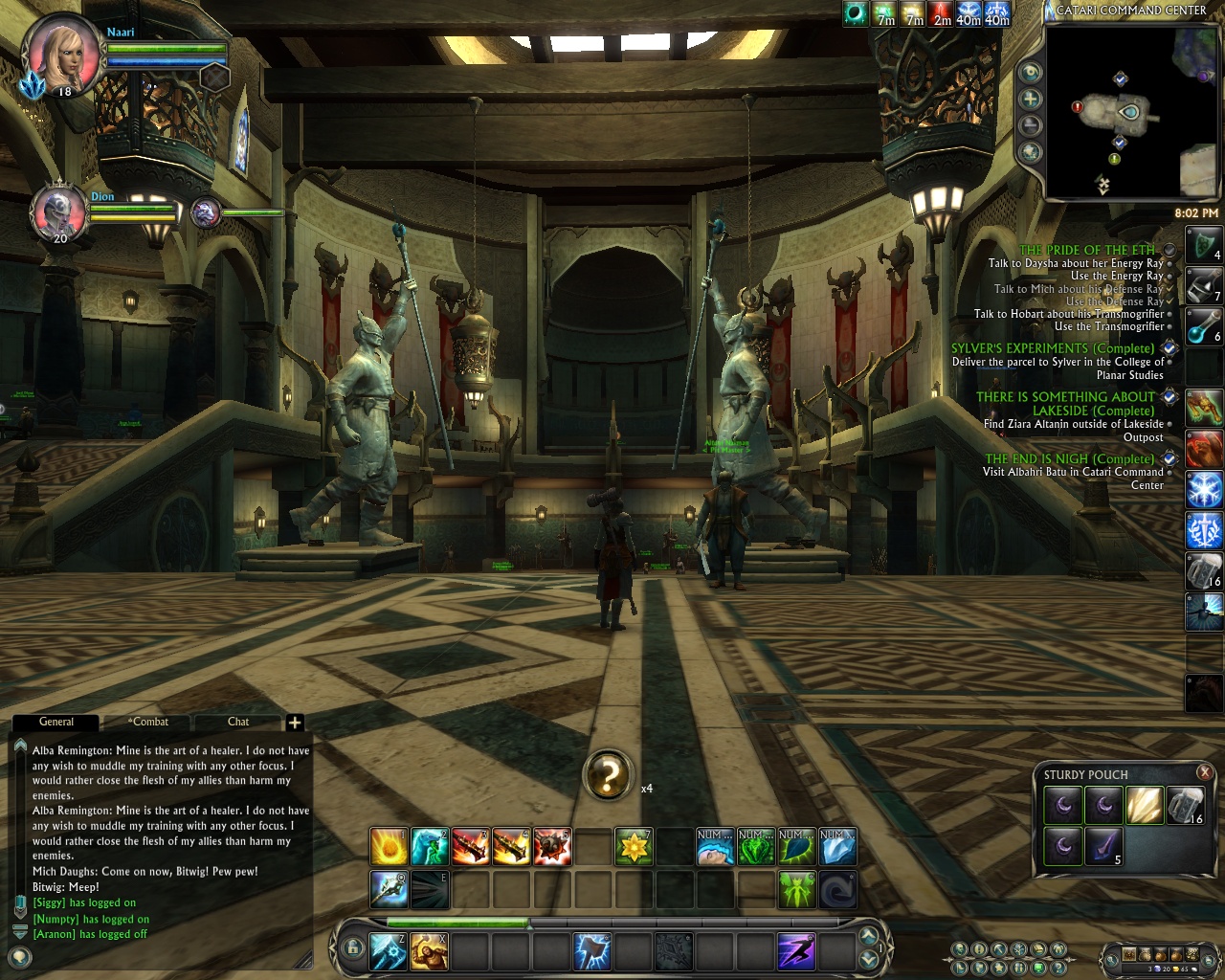1225x980 pixels.
Task: Click Naari's player portrait
Action: coord(63,54)
